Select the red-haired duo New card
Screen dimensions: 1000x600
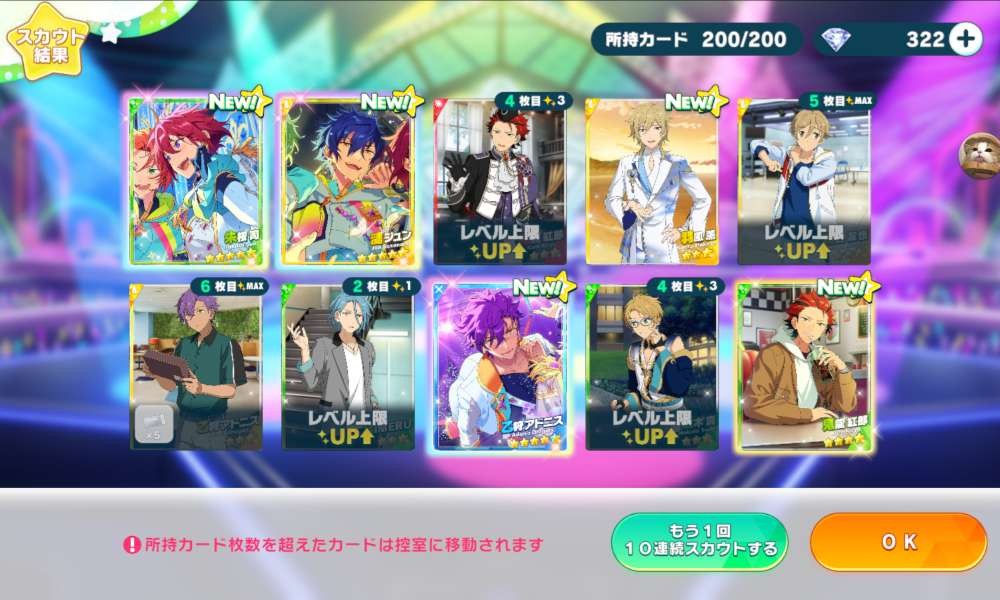tap(196, 181)
